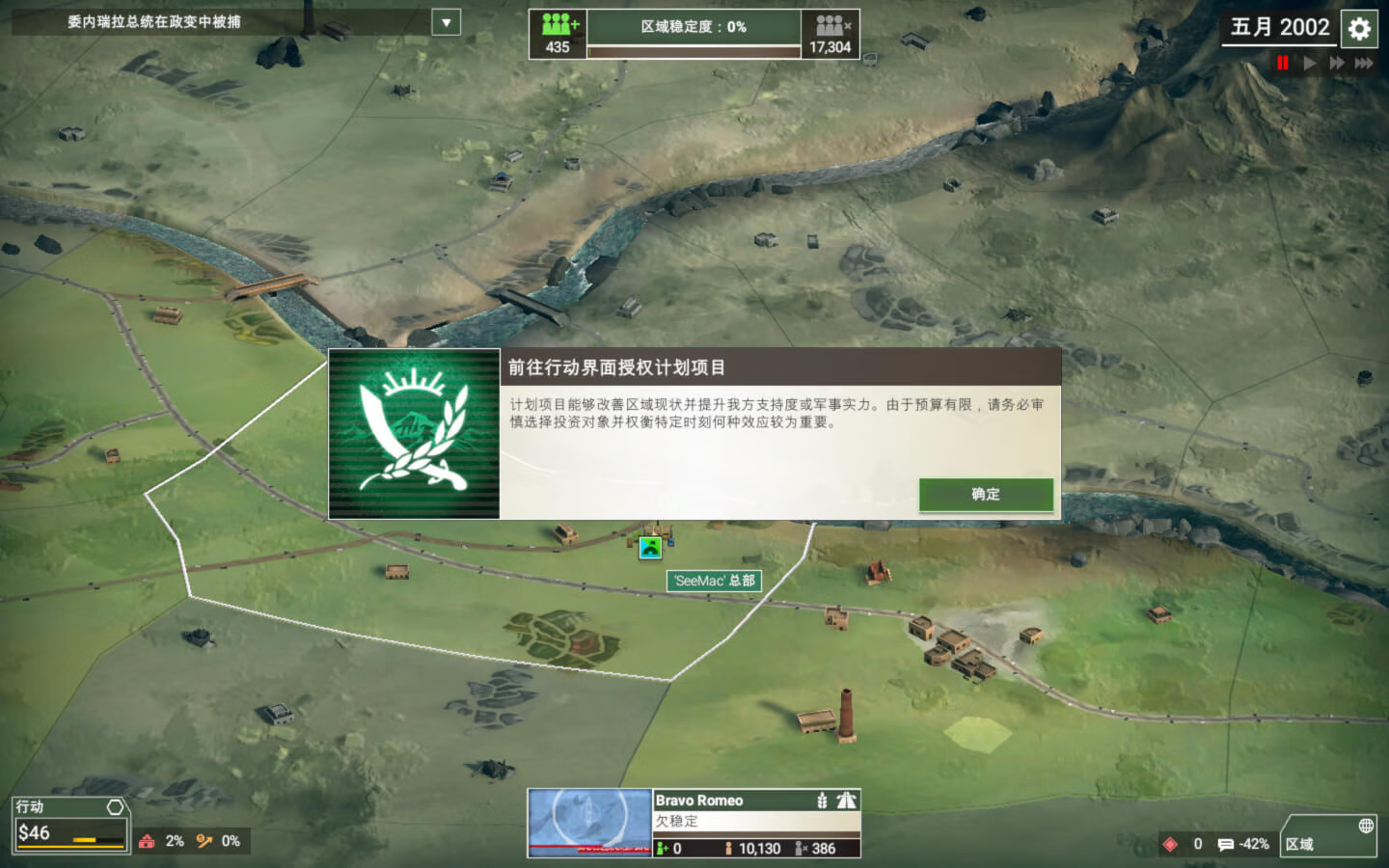The image size is (1389, 868).
Task: Click the Bravo Romeo satellite thumbnail
Action: click(589, 823)
